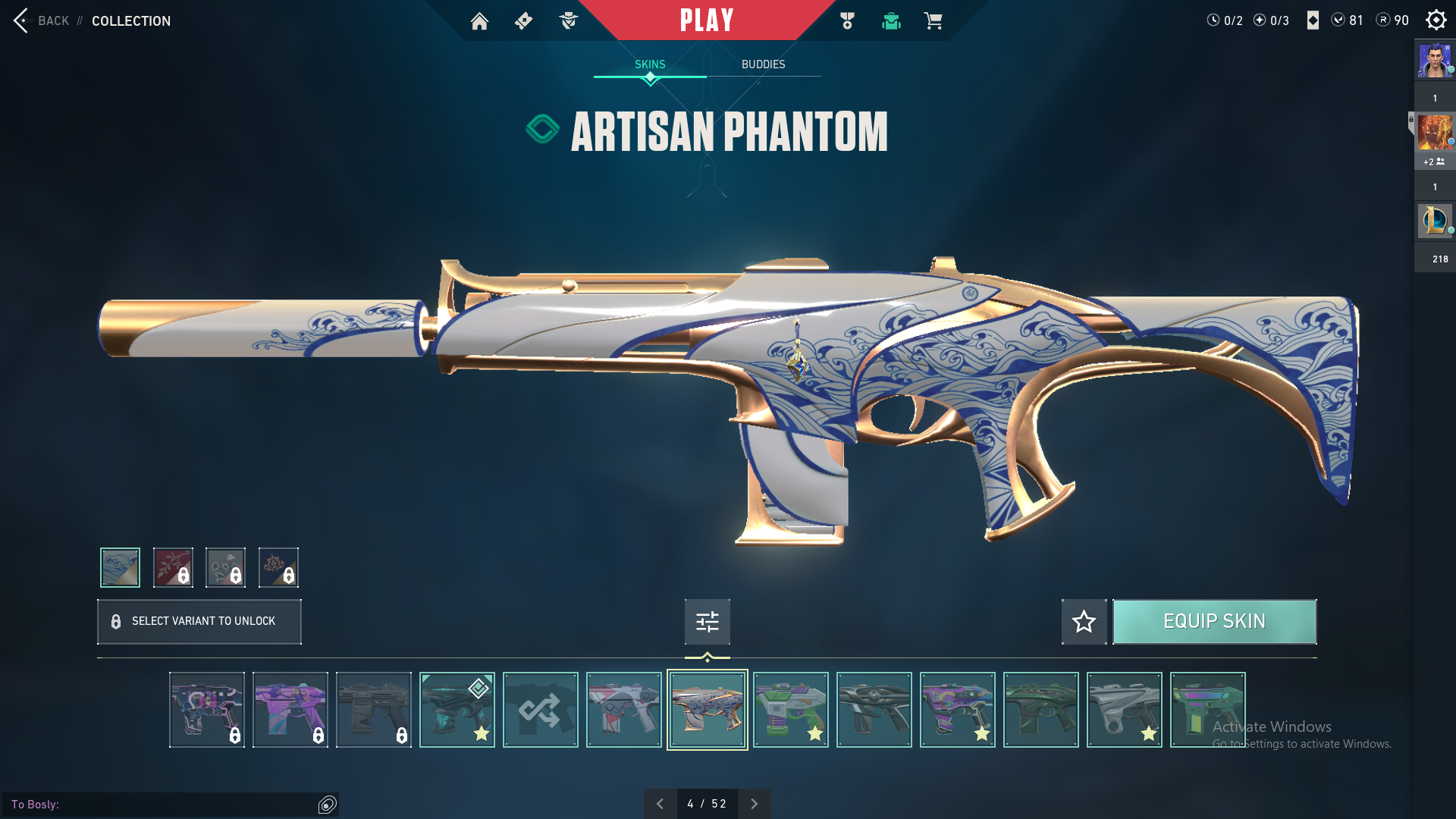This screenshot has height=819, width=1456.
Task: Click the big red PLAY button
Action: [707, 20]
